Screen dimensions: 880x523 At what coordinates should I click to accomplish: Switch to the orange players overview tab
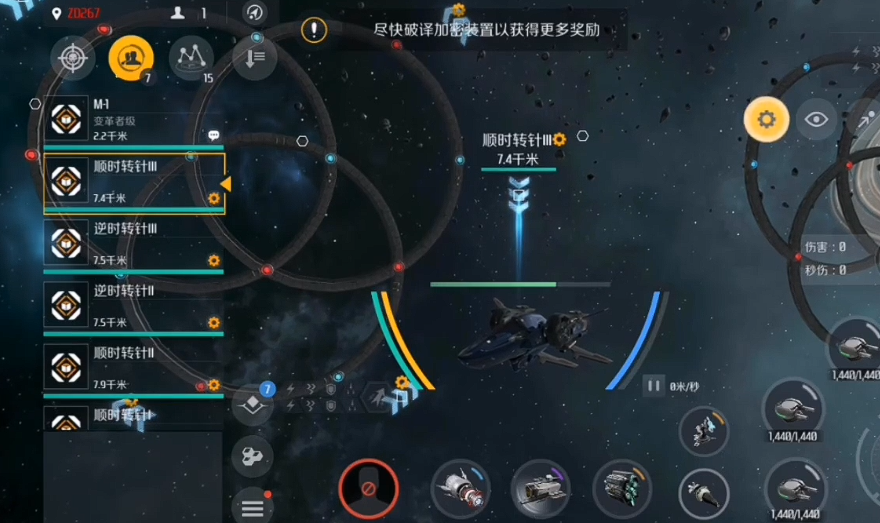click(x=130, y=59)
